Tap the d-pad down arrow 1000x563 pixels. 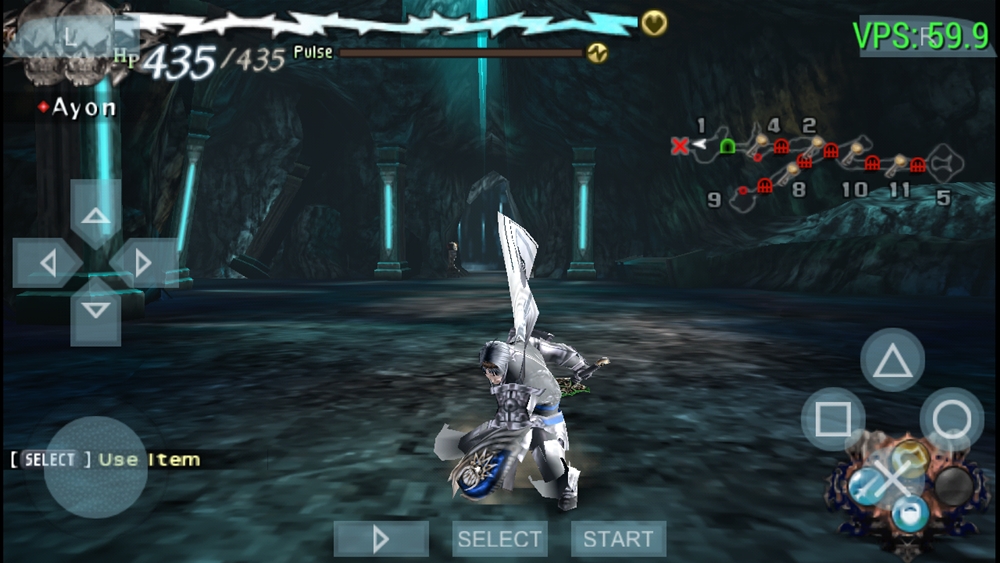(x=96, y=311)
